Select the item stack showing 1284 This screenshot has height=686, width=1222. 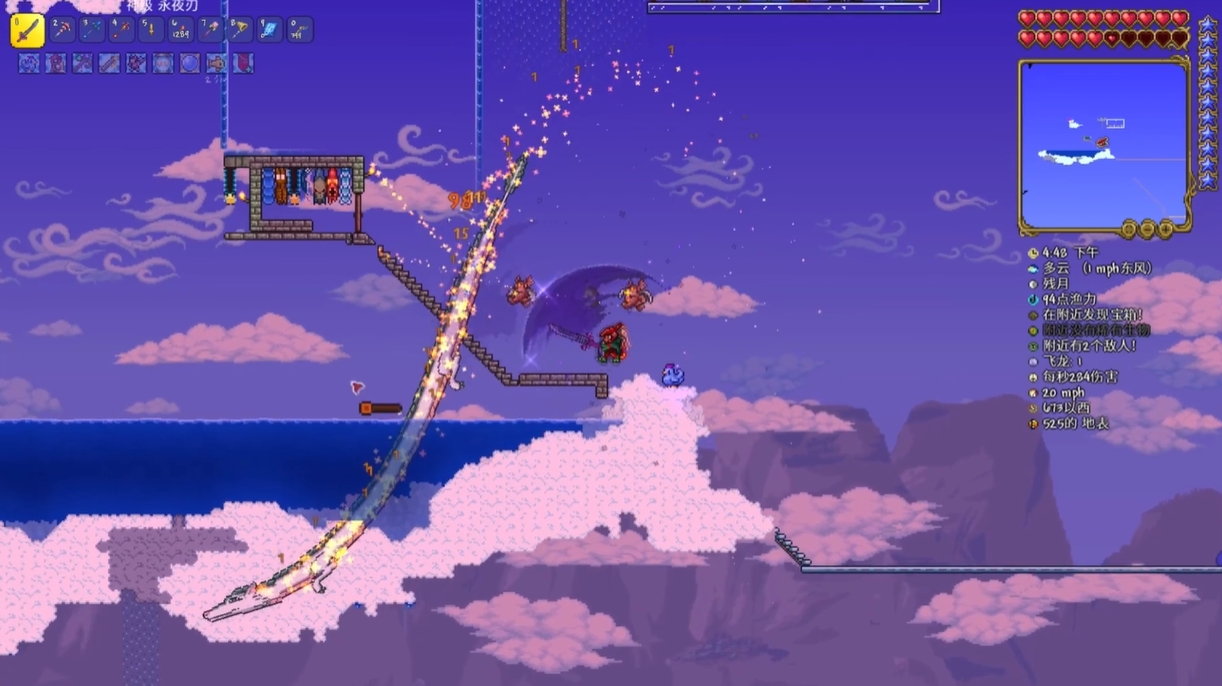click(181, 30)
